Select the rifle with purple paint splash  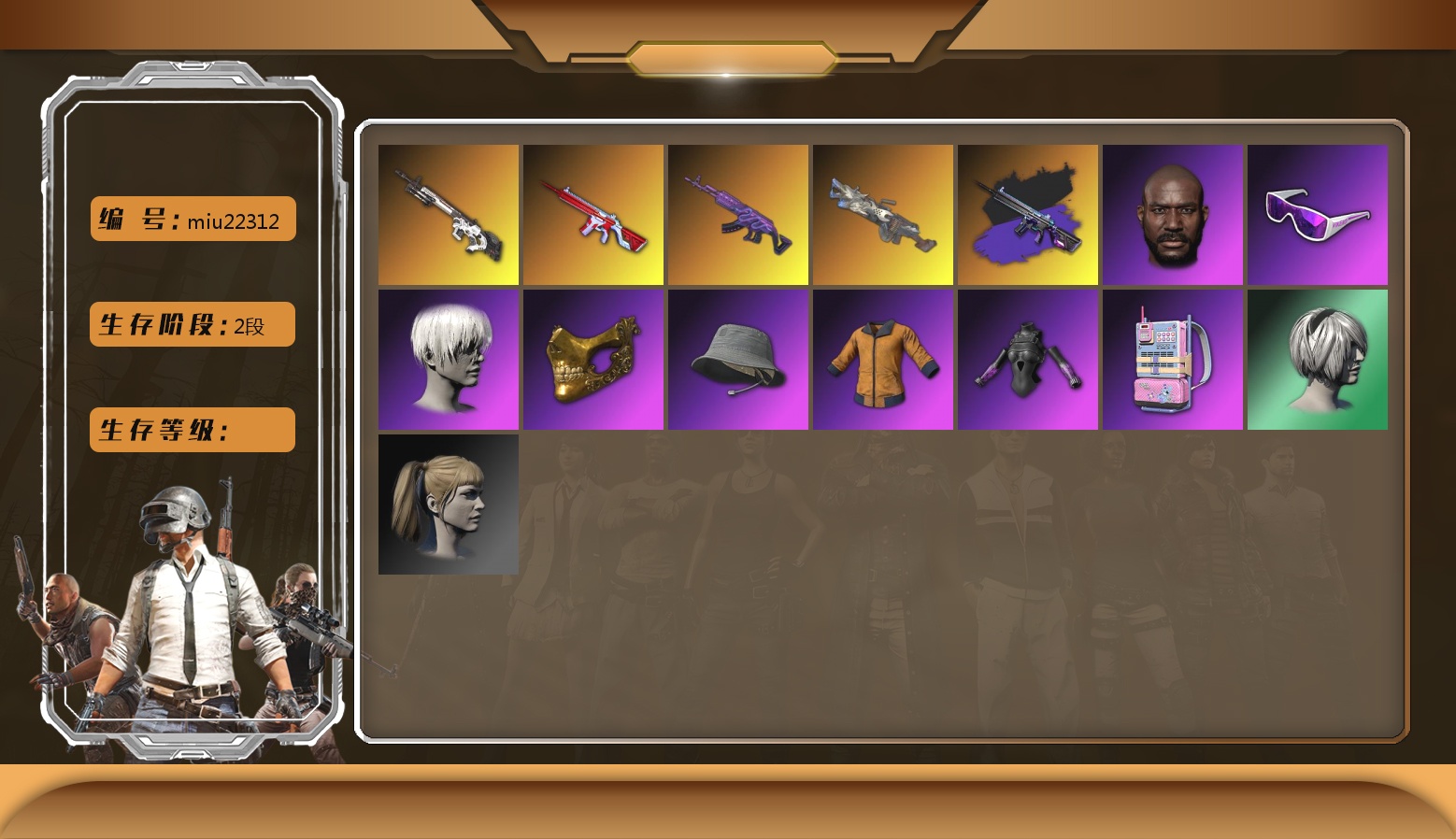pos(1028,215)
